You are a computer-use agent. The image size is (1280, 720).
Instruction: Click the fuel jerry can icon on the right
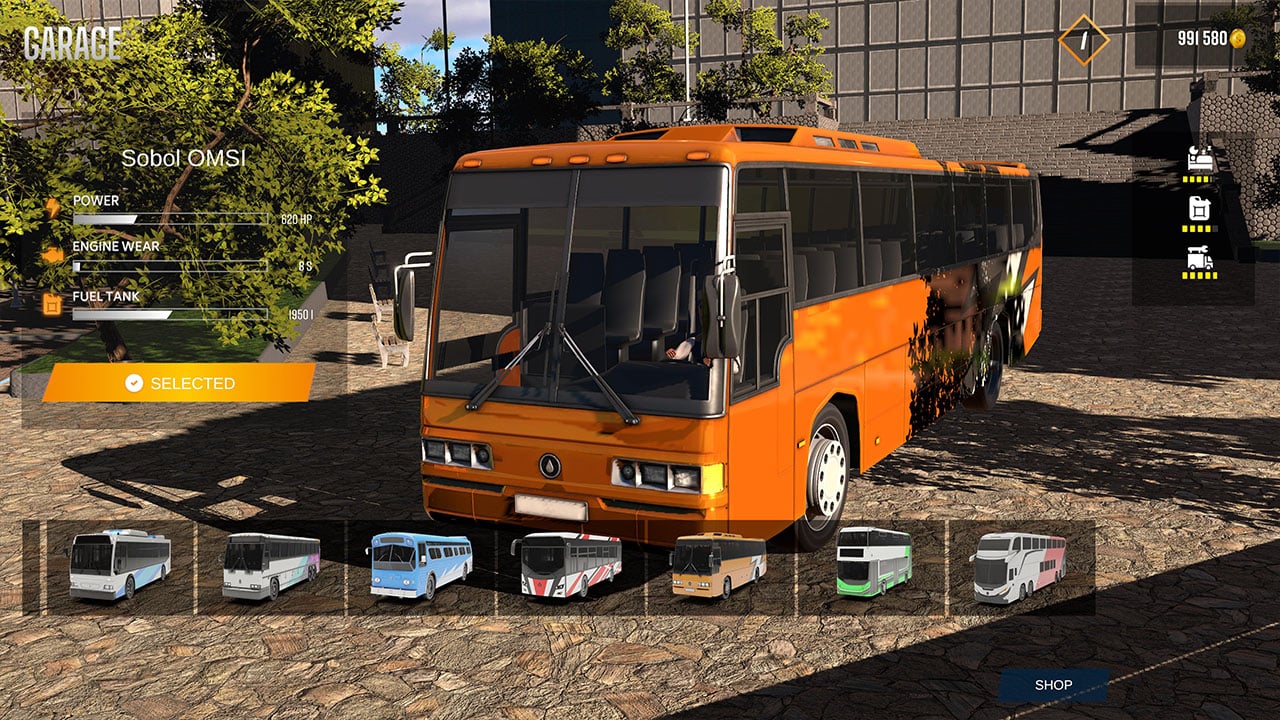(x=1200, y=209)
